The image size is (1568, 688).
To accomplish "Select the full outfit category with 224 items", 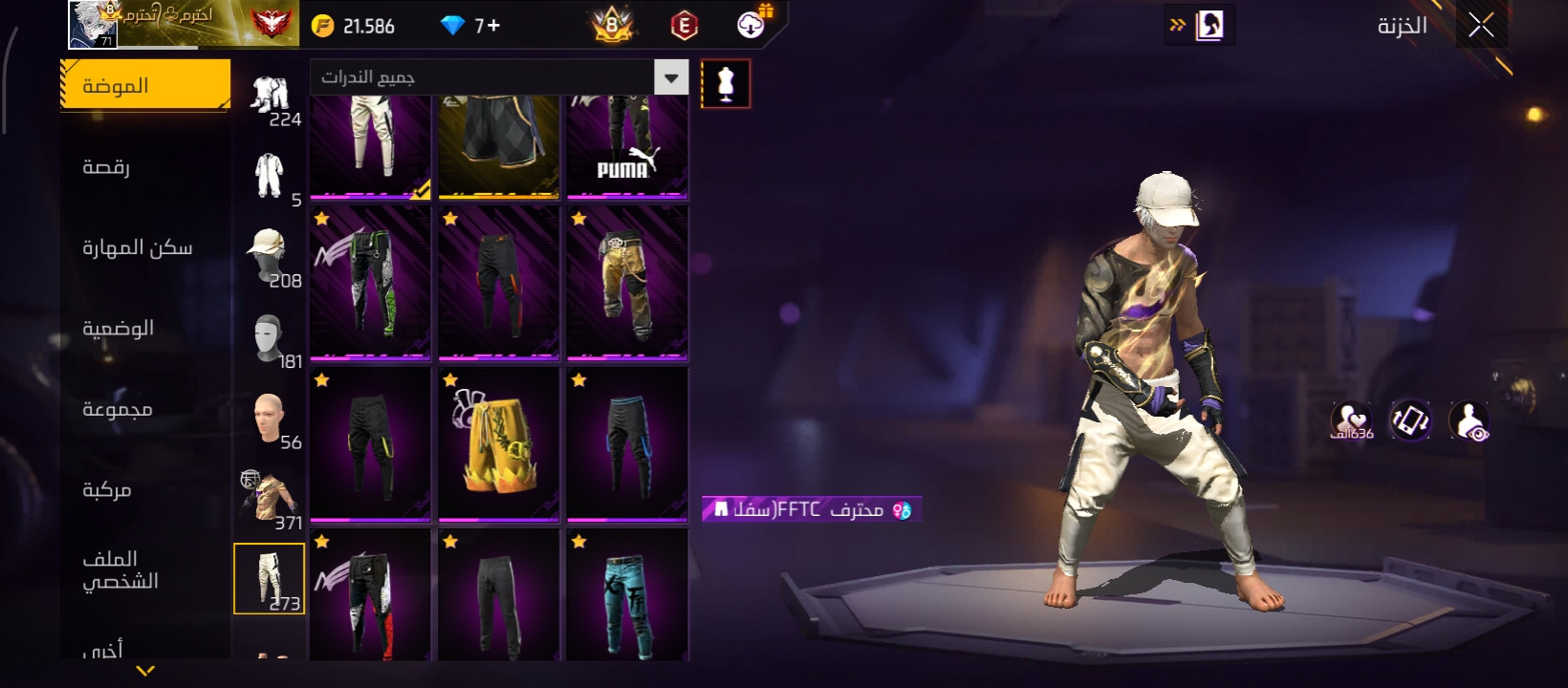I will [270, 97].
